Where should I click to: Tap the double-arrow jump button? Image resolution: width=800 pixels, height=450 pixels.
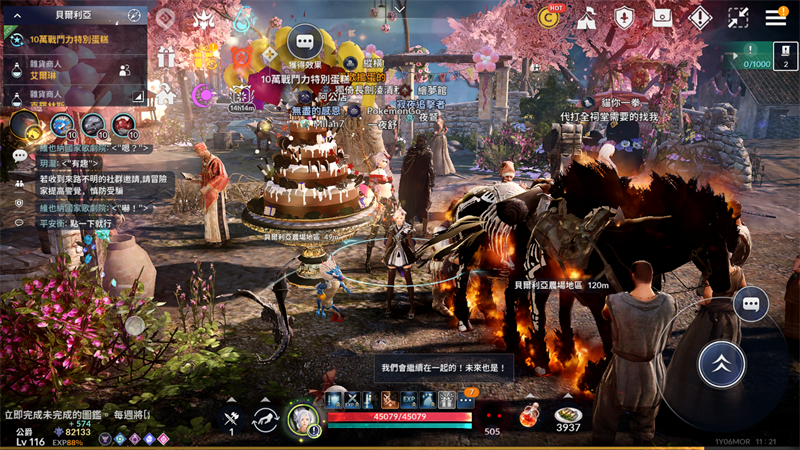pos(721,364)
